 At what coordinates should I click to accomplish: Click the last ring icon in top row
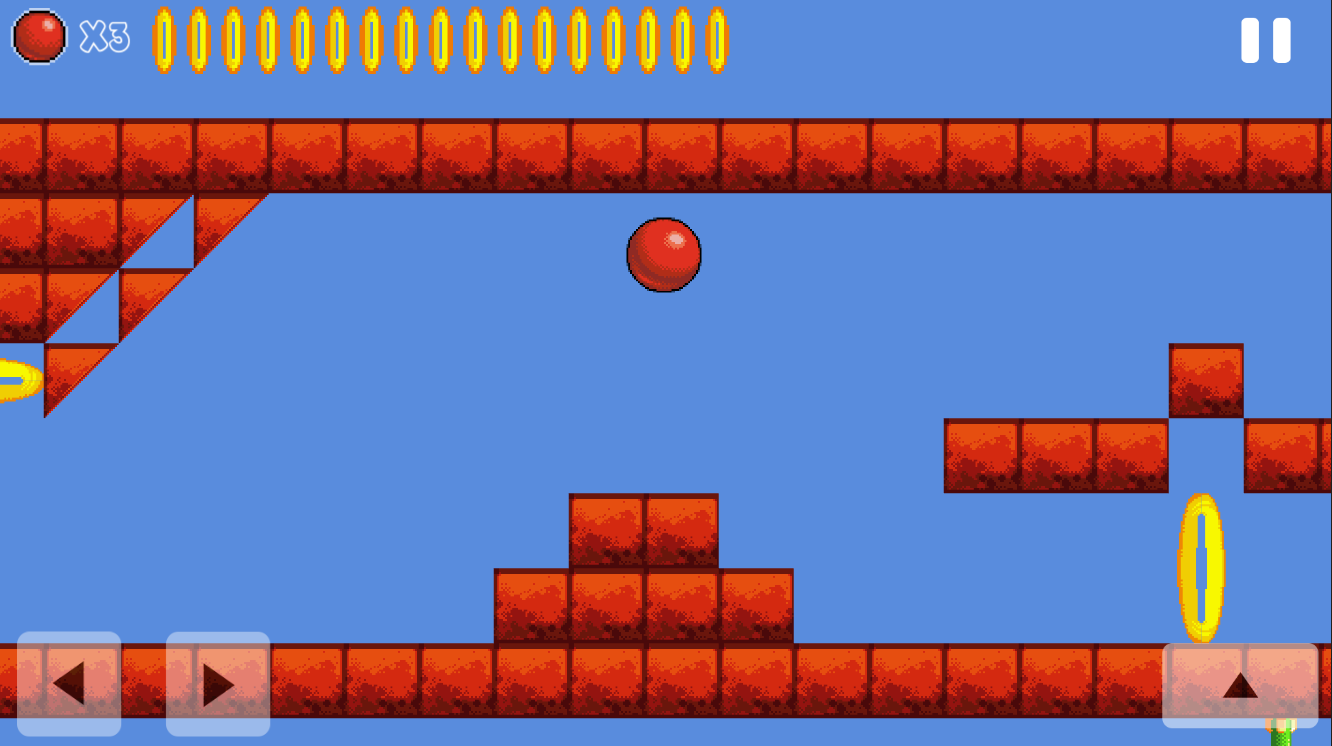(718, 40)
